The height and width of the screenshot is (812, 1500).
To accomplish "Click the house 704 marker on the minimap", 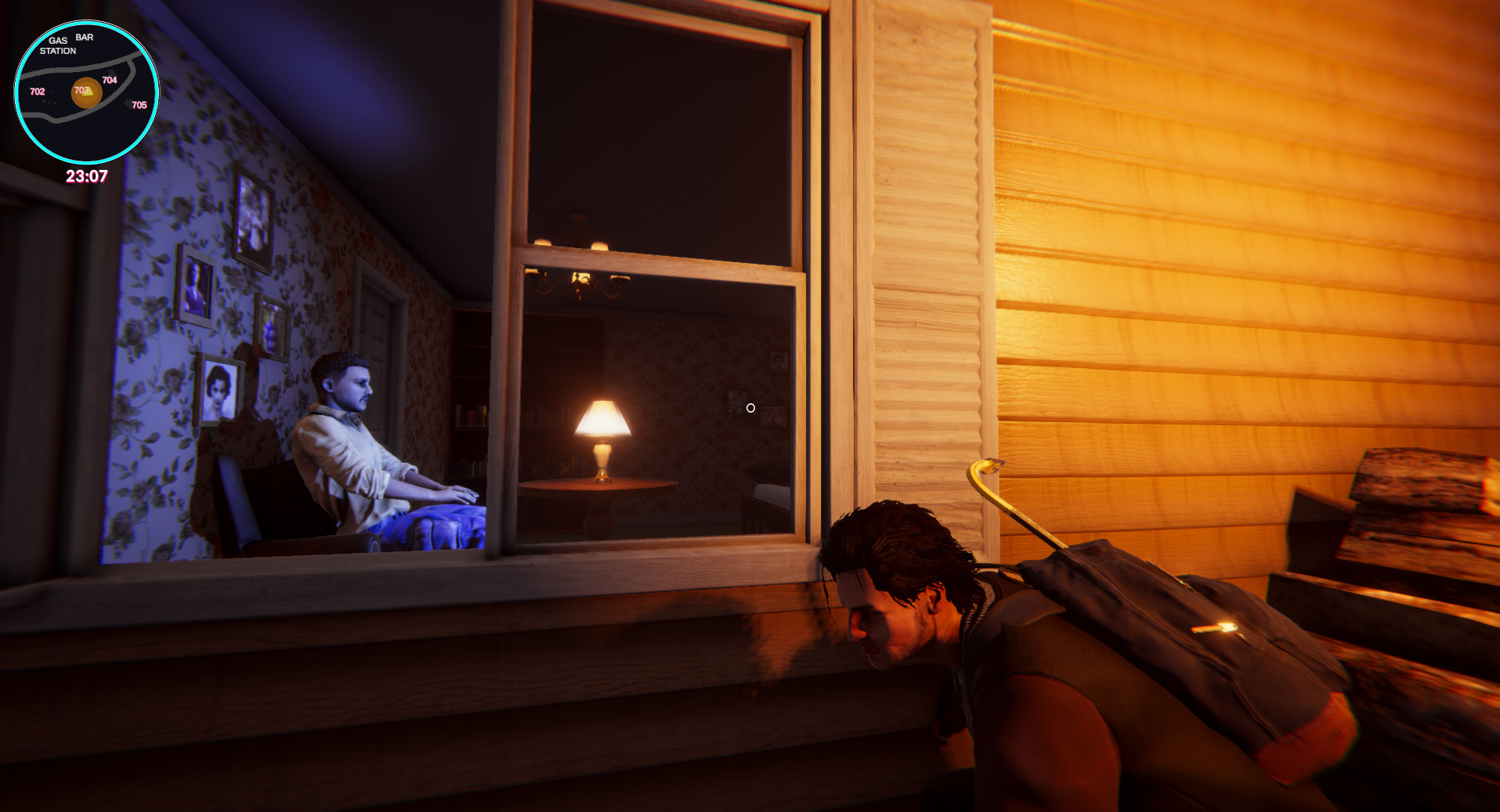I will [x=110, y=80].
